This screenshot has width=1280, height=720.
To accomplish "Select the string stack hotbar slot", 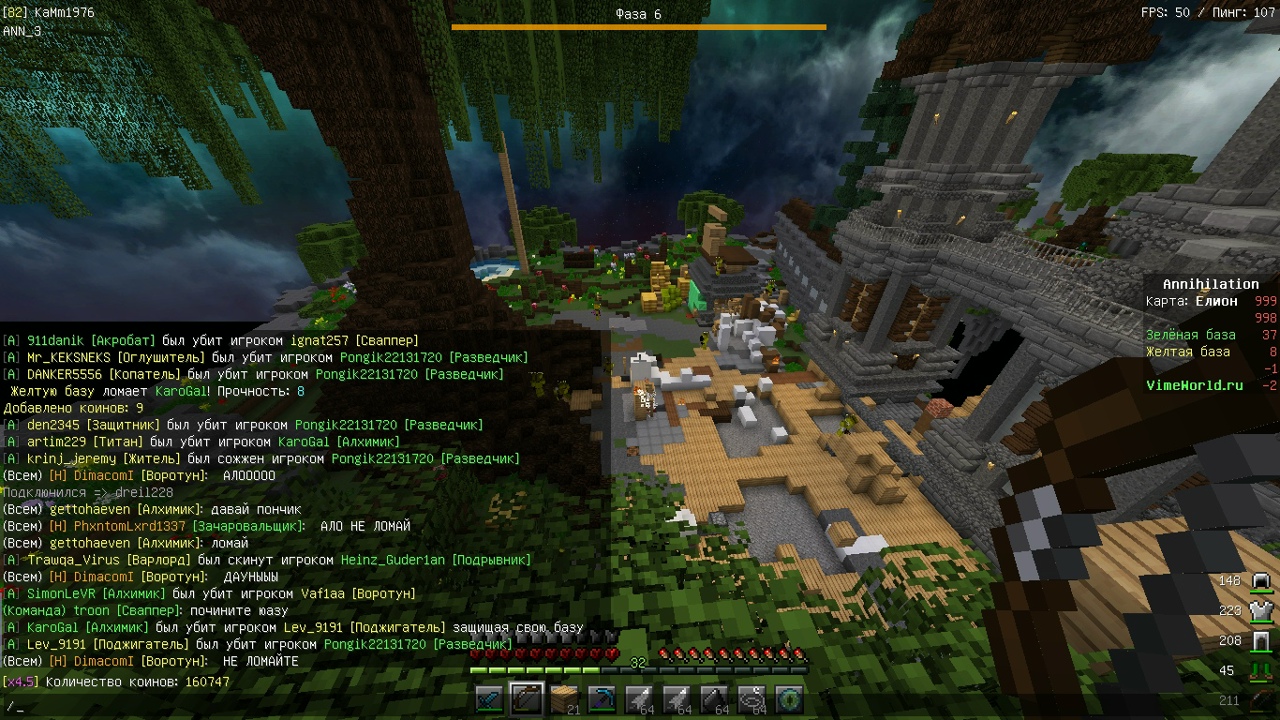I will [752, 699].
